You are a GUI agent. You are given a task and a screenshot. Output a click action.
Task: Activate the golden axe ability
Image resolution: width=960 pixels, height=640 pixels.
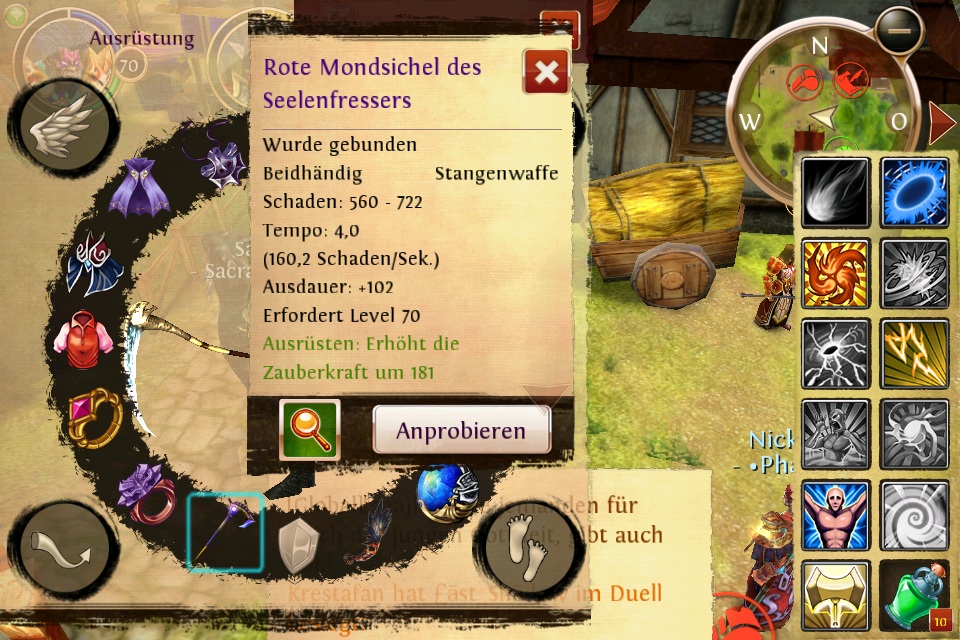click(835, 595)
